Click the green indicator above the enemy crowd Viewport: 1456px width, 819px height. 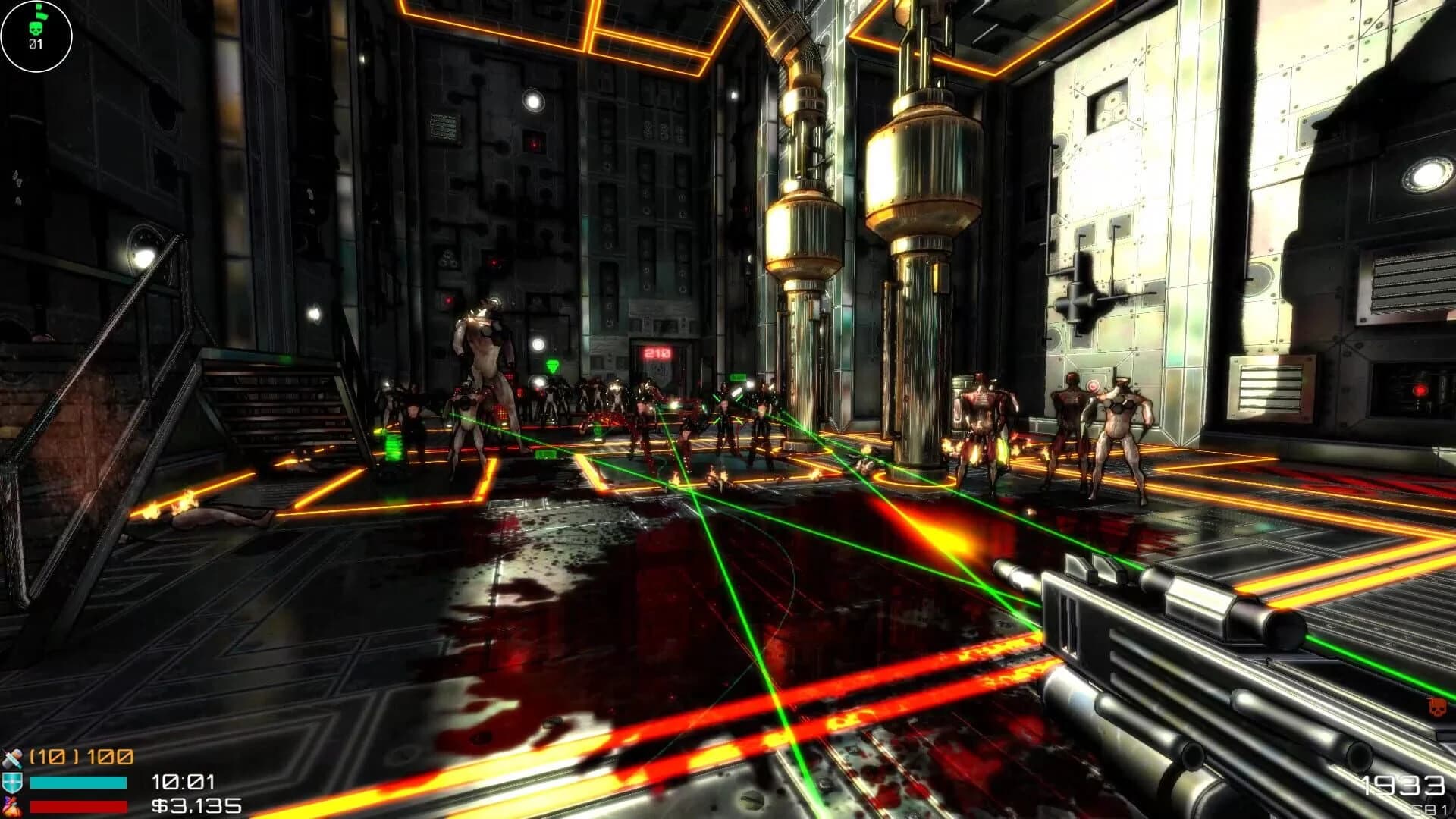pos(554,365)
